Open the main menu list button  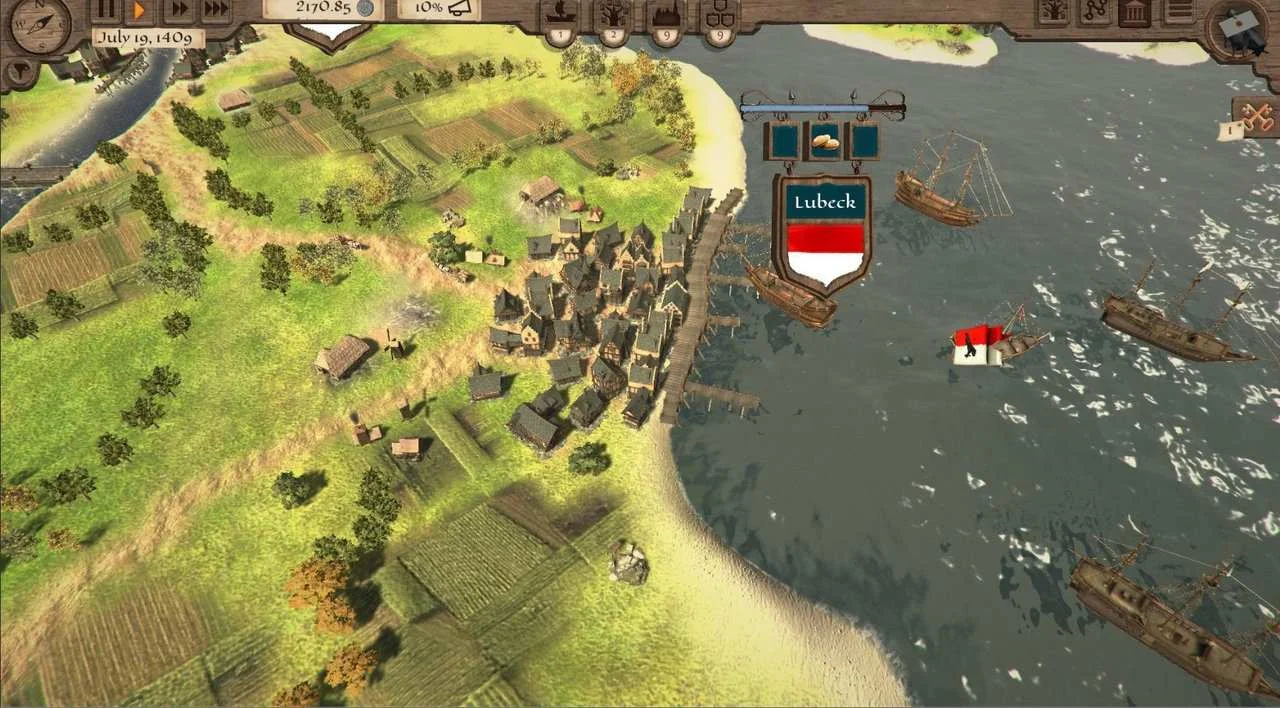[1180, 11]
